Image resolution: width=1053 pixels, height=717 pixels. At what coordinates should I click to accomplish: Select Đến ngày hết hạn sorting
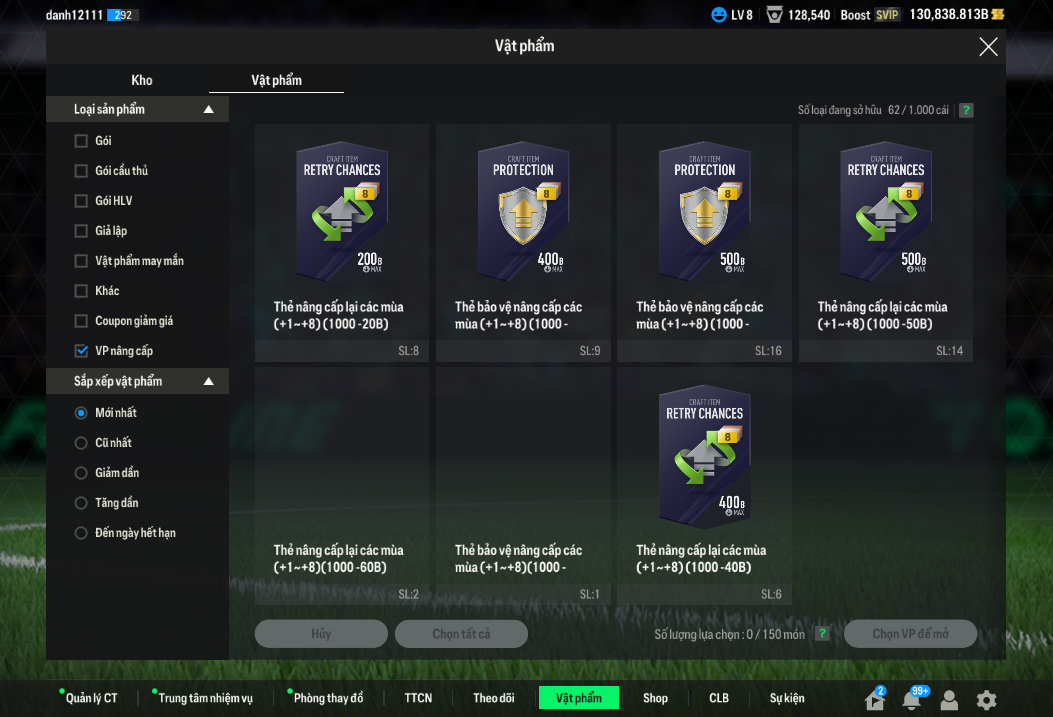click(x=82, y=533)
